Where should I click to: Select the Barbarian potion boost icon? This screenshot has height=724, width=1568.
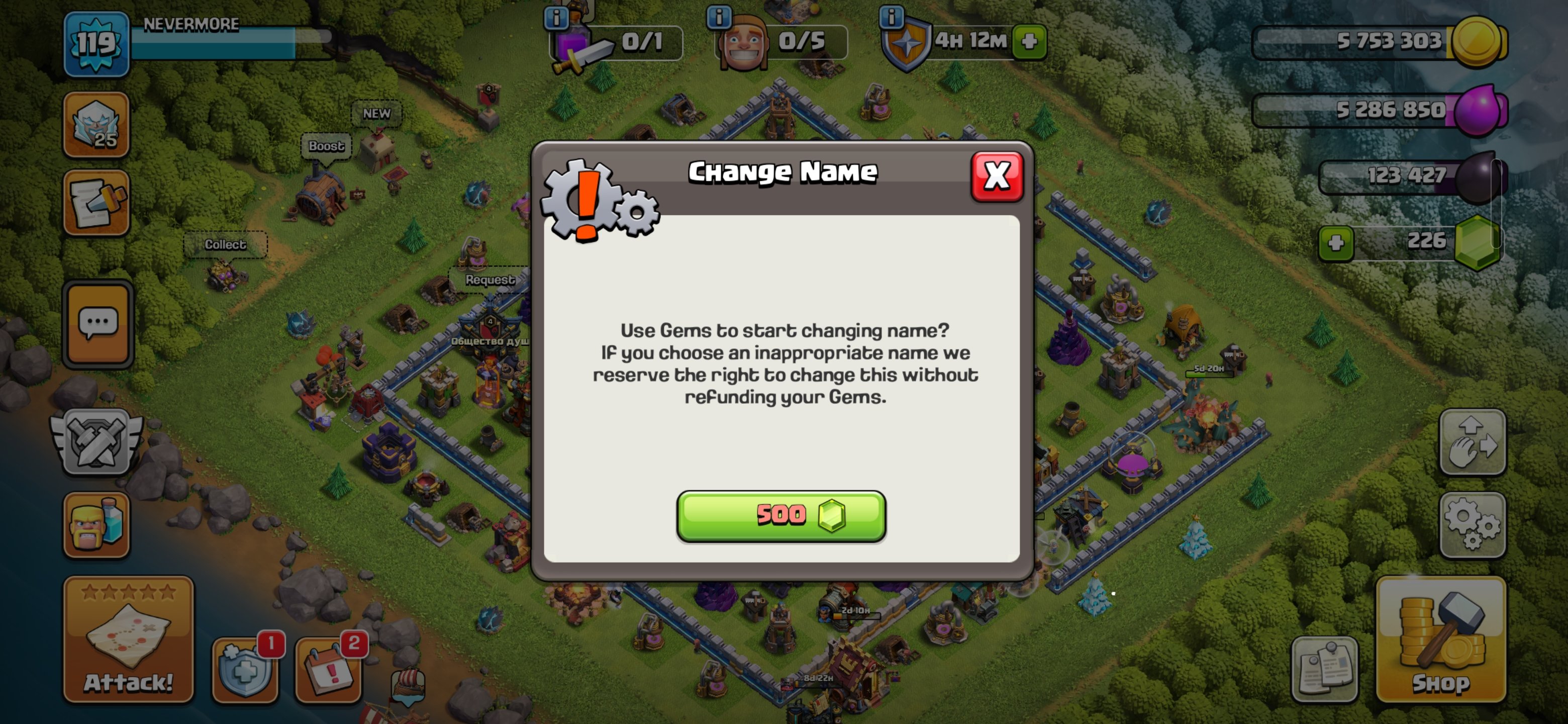[96, 525]
